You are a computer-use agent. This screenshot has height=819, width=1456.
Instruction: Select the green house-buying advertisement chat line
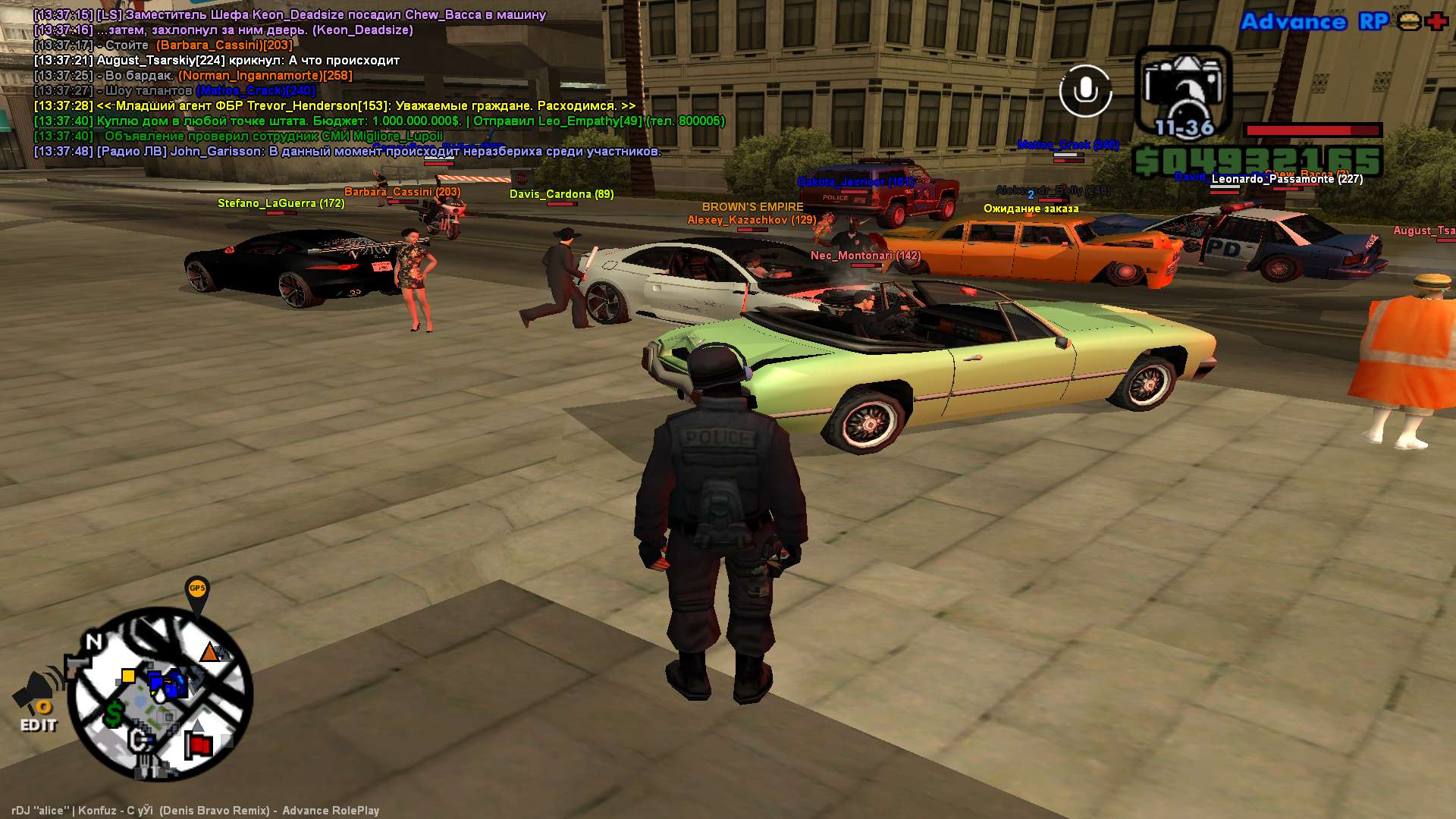pos(379,121)
